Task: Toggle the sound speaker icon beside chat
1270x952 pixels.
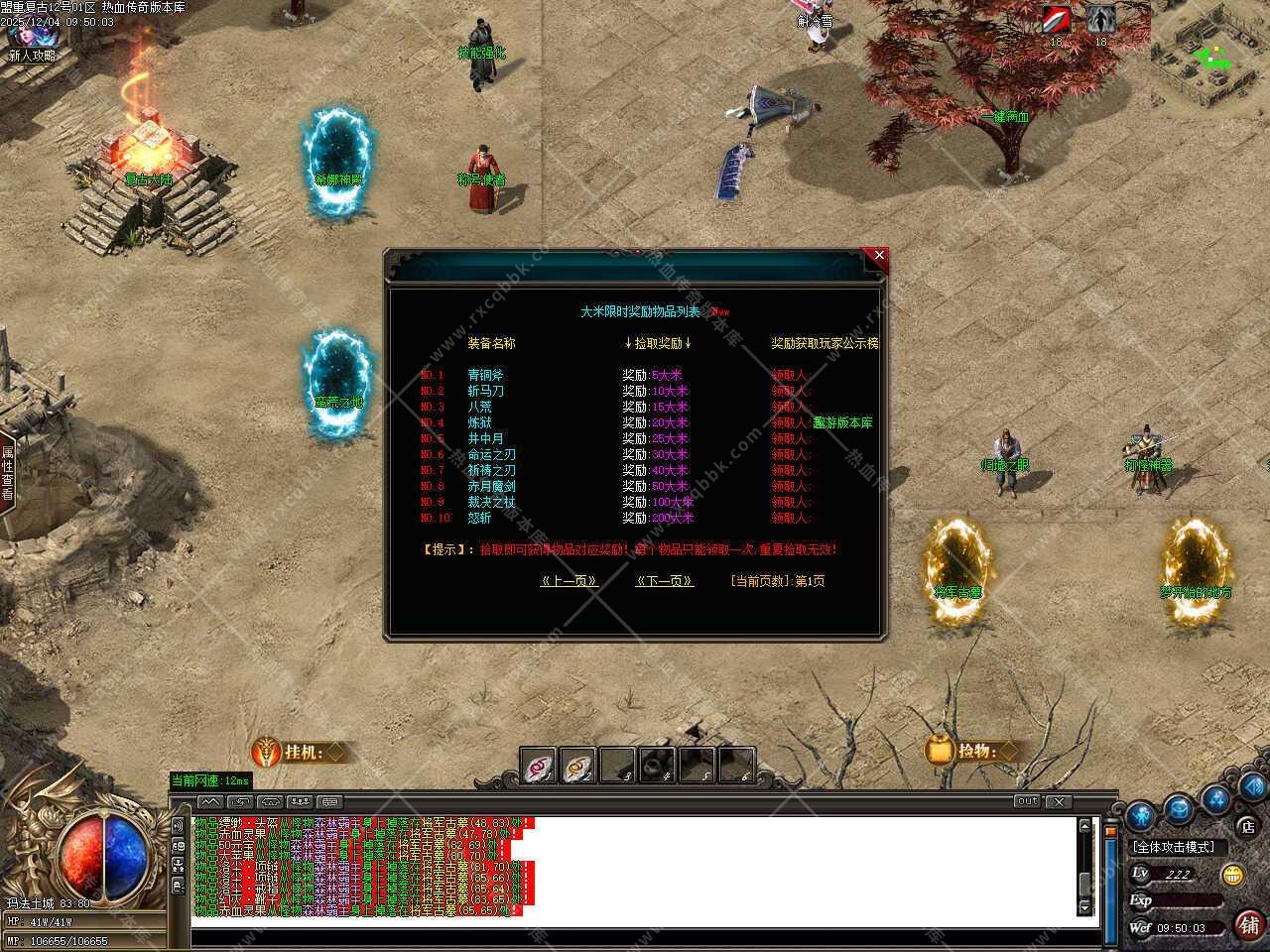Action: click(179, 825)
